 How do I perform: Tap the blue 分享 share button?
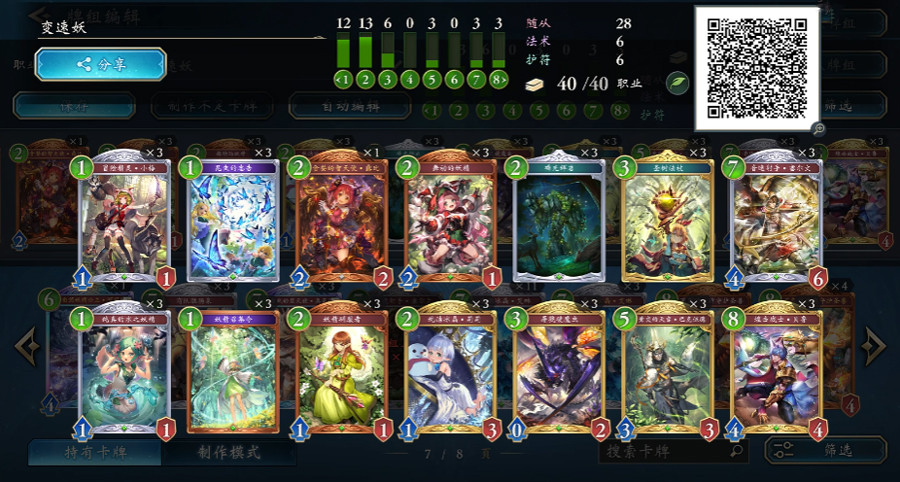coord(100,65)
